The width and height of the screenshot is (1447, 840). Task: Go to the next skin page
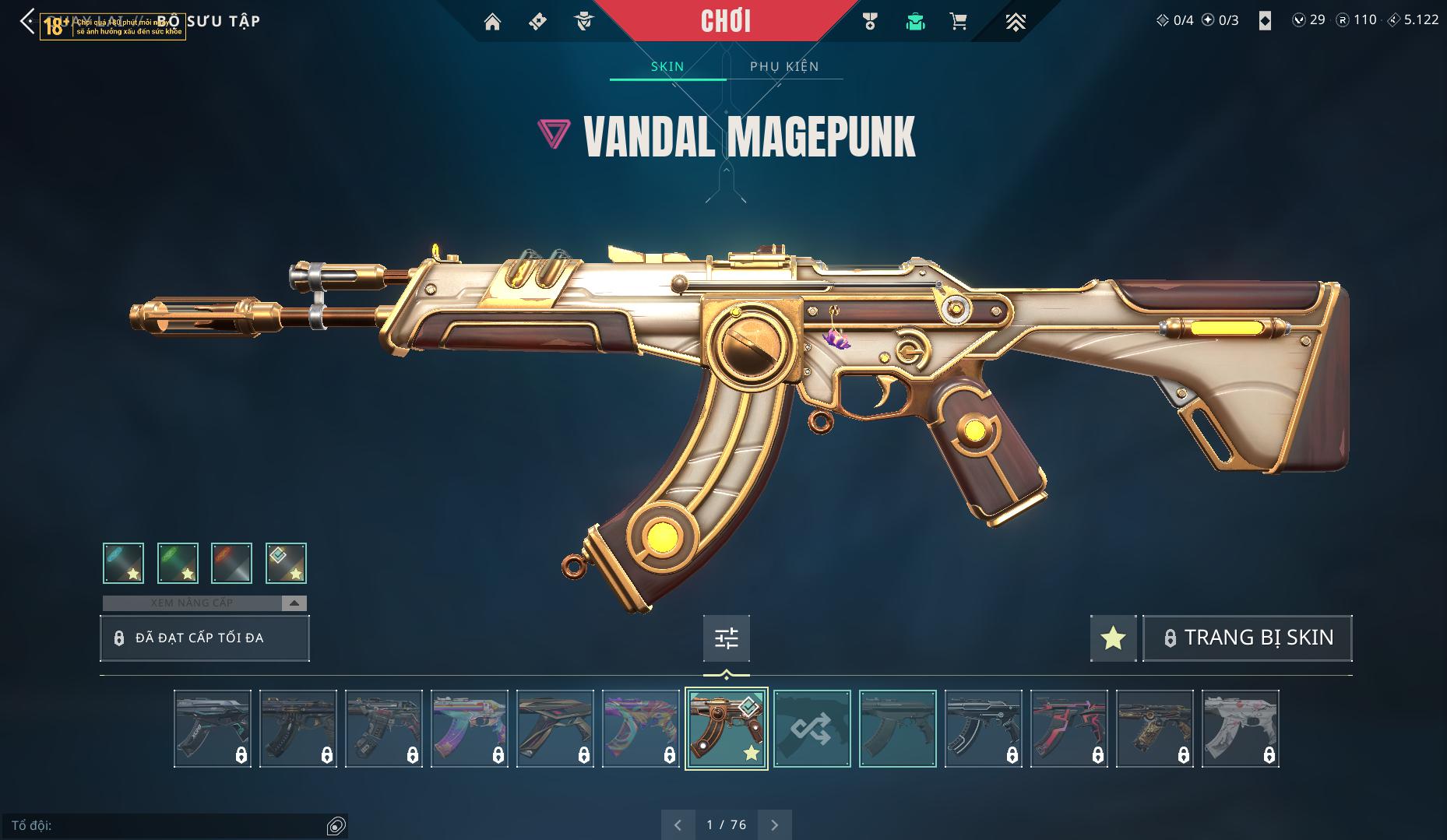[x=774, y=824]
